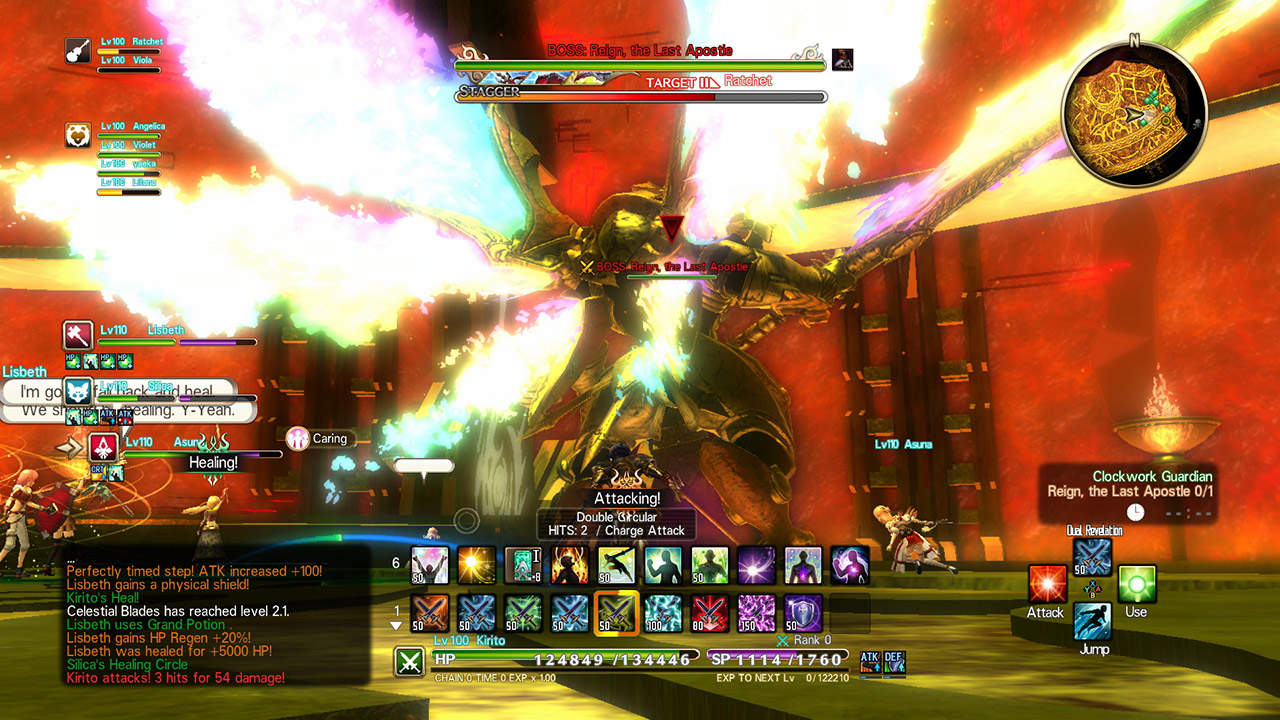
Task: Select the purple 150-cost lightning skill
Action: point(756,613)
